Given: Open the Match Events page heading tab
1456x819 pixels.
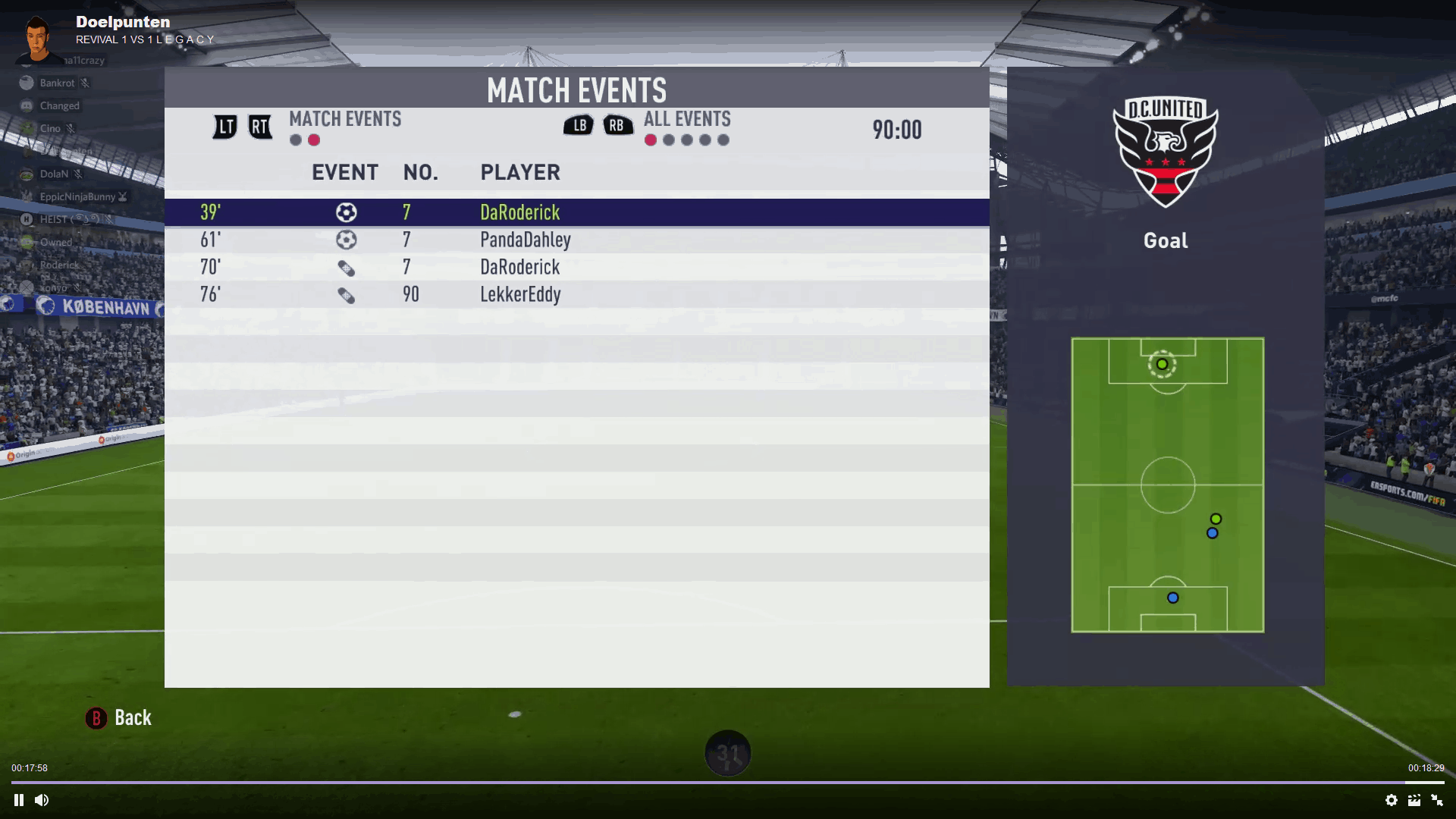Looking at the screenshot, I should point(345,119).
